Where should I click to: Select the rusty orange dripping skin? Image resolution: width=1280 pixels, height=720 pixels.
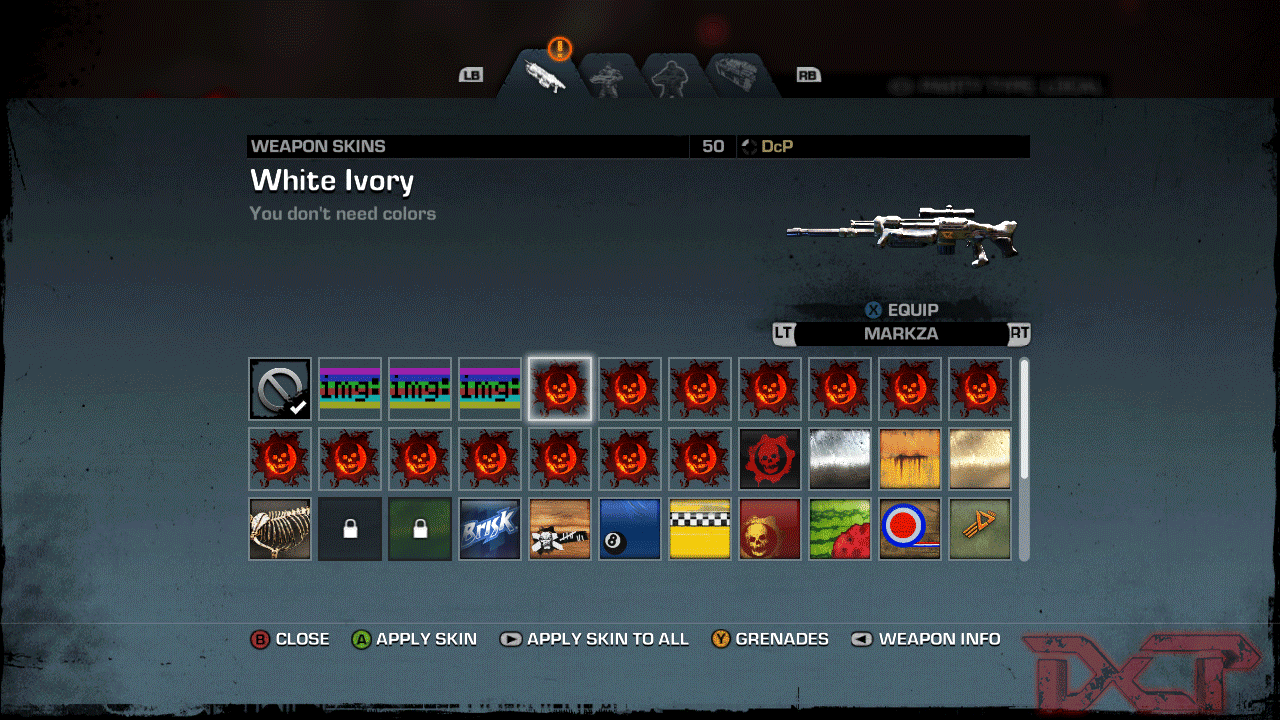coord(910,459)
